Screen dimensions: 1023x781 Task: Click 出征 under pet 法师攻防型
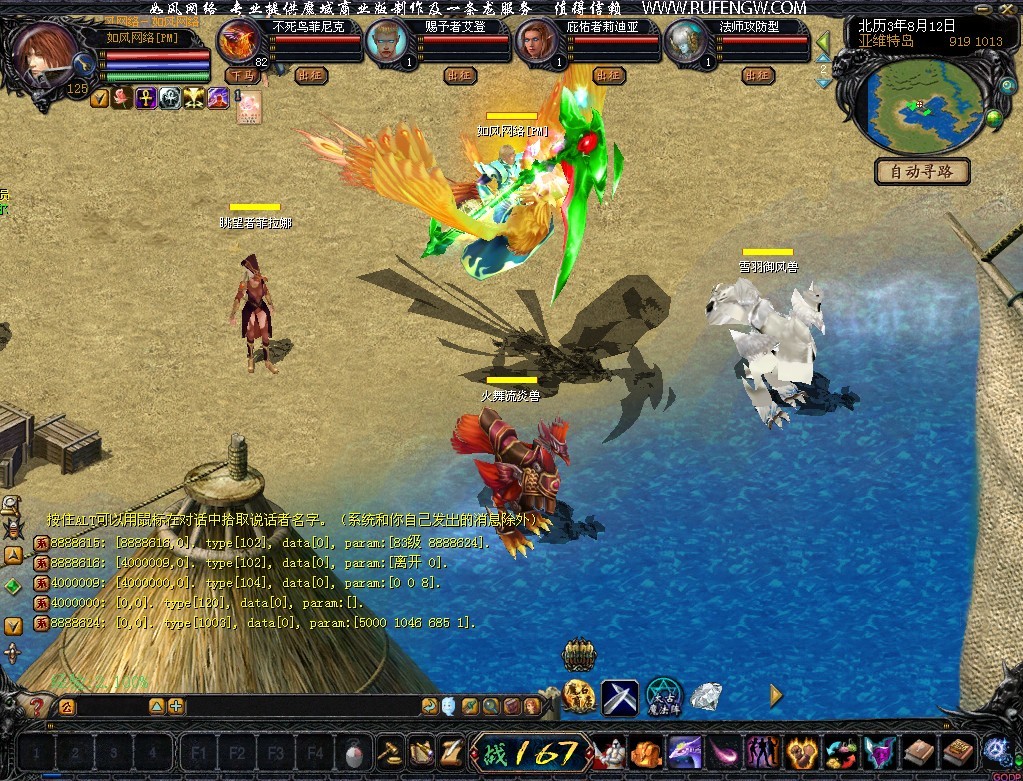(x=758, y=75)
